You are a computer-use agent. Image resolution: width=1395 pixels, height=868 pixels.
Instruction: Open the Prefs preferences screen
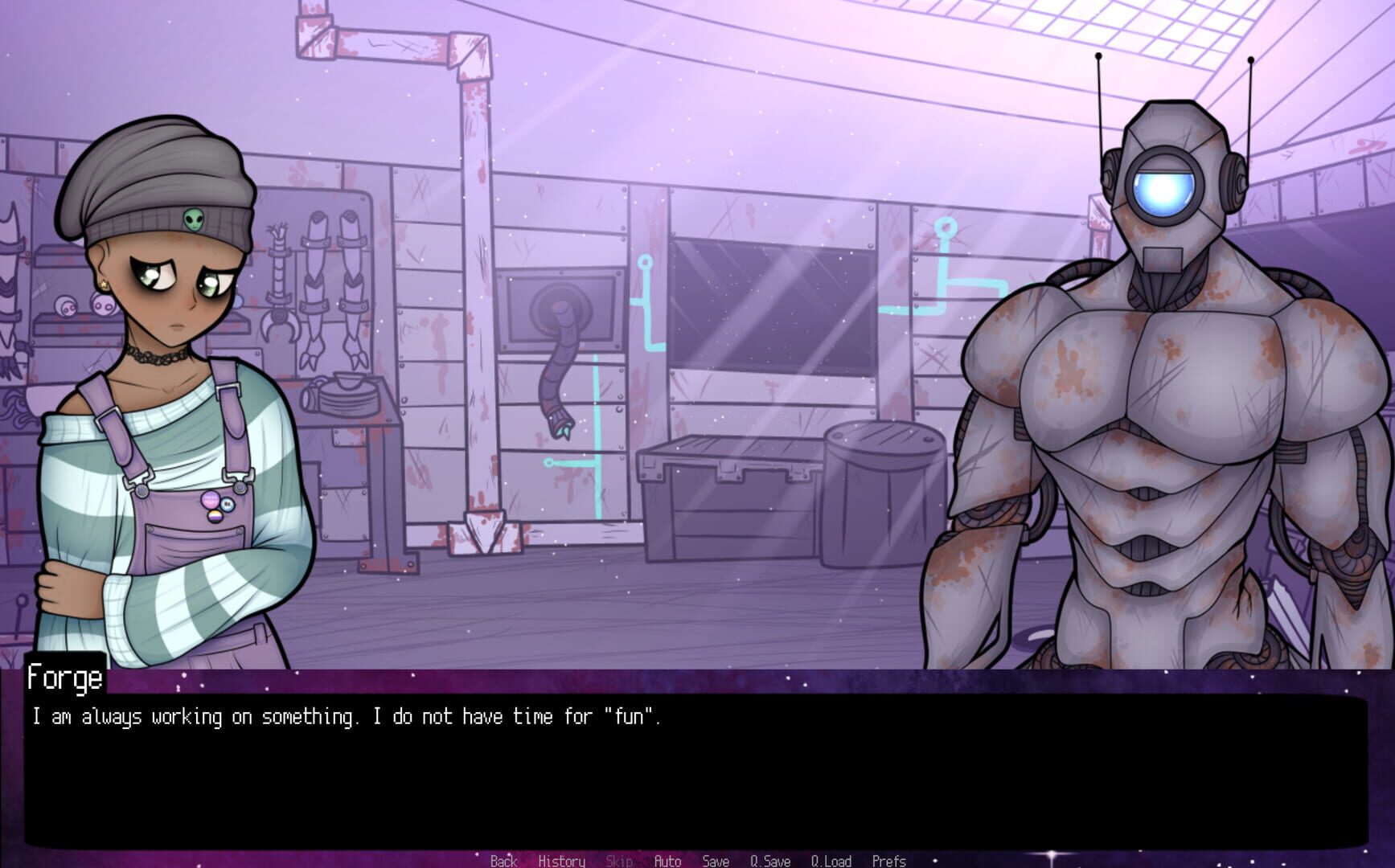[888, 861]
